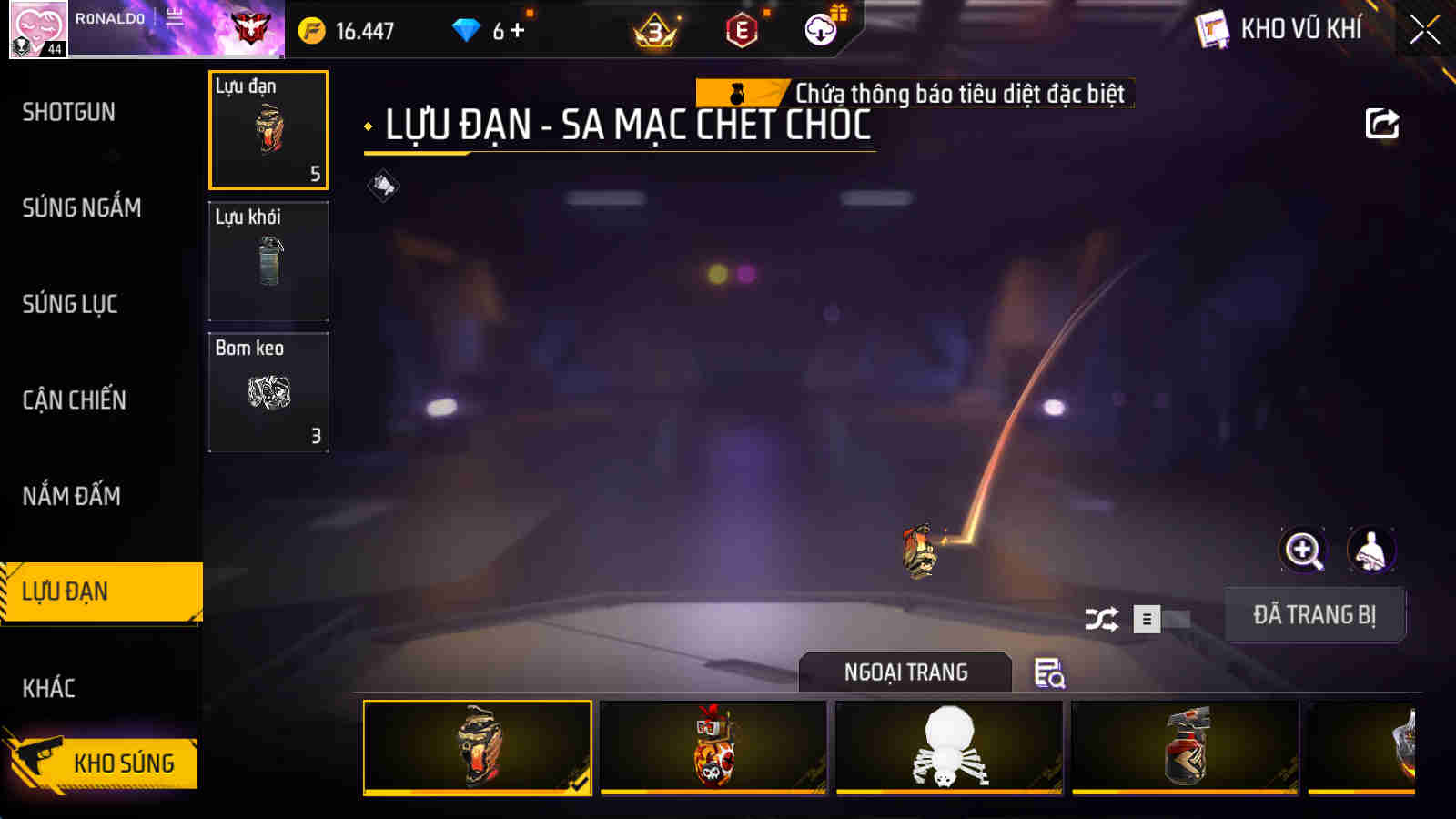Switch to the NGOẠI TRANG tab

(904, 672)
